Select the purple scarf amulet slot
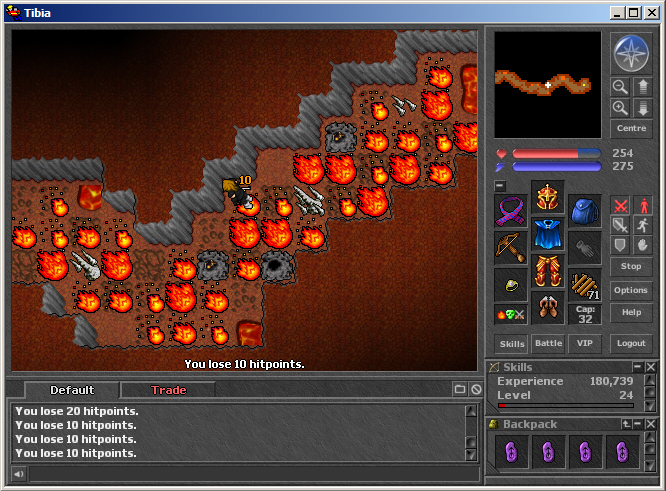This screenshot has height=491, width=666. coord(511,211)
